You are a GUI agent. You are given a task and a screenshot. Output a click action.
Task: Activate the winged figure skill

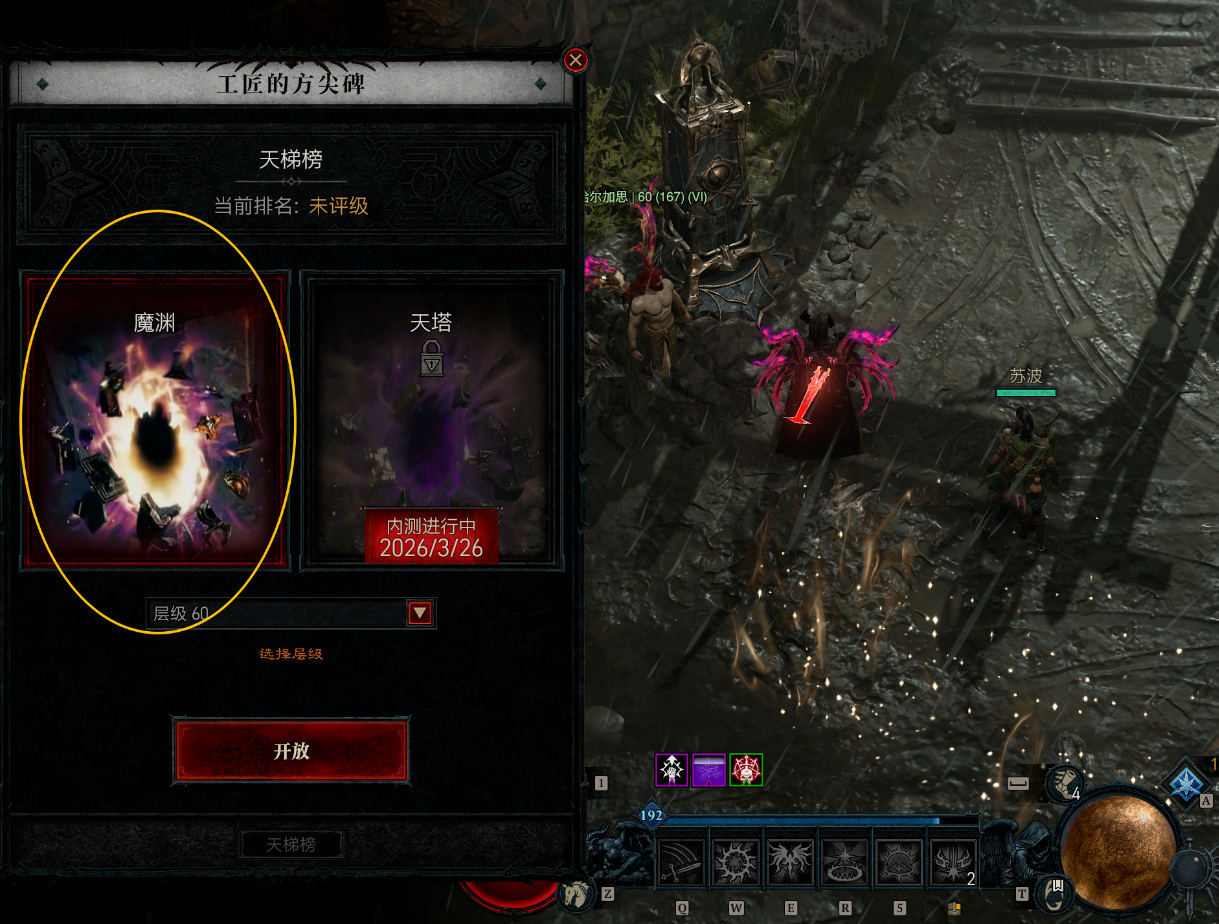tap(790, 862)
